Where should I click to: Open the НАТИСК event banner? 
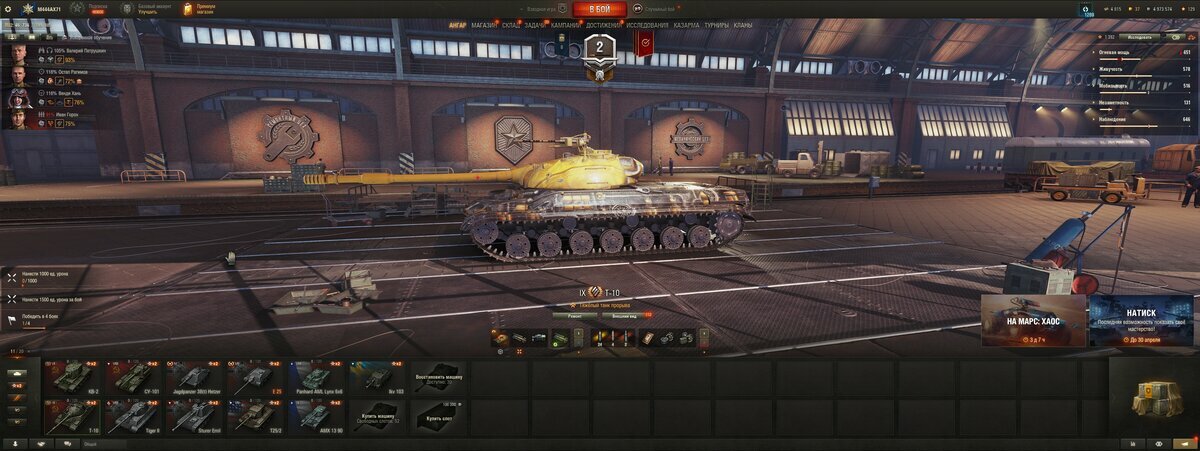tap(1140, 320)
